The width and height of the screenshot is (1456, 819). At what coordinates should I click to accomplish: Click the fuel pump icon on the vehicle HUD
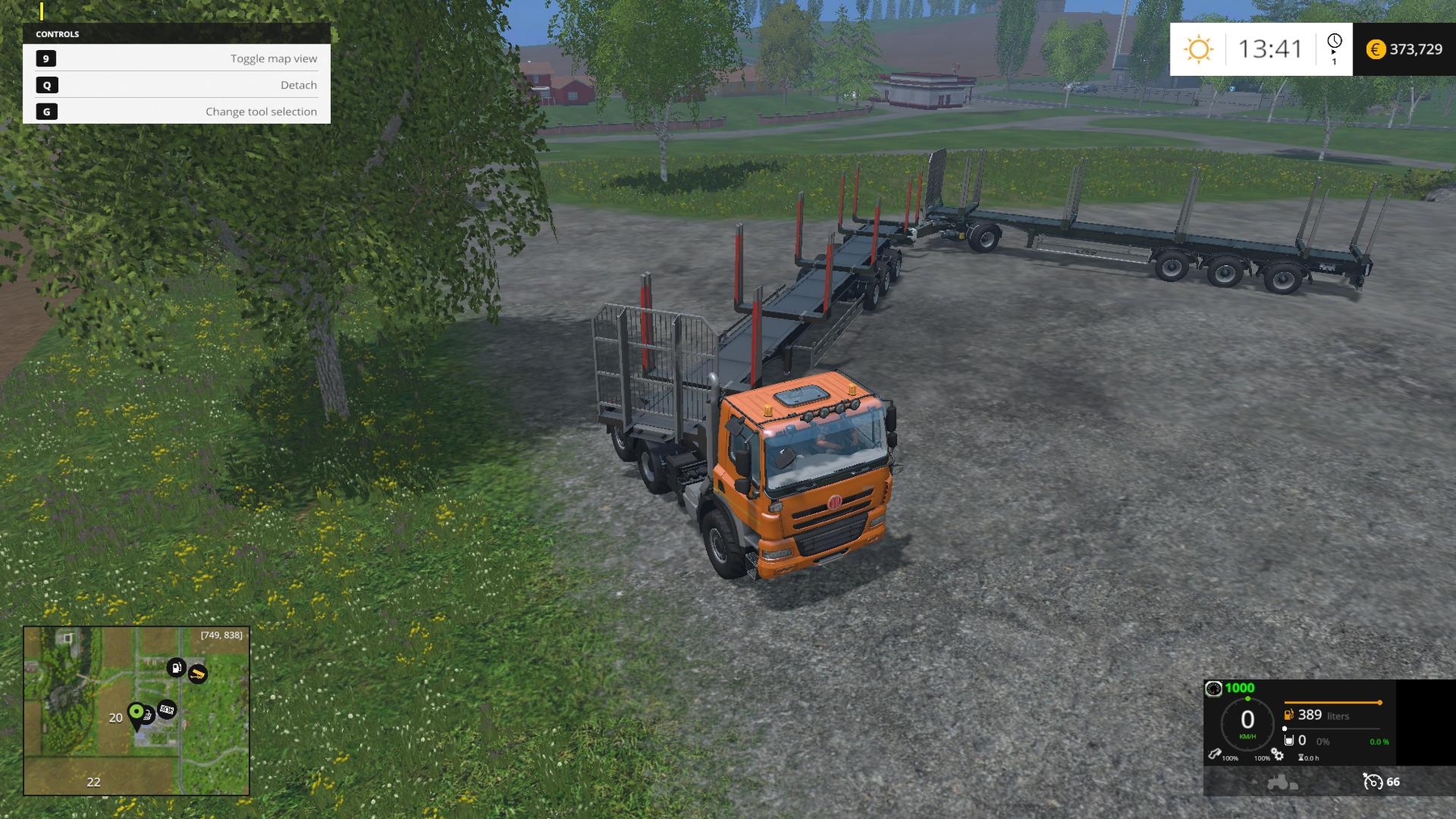point(1289,716)
